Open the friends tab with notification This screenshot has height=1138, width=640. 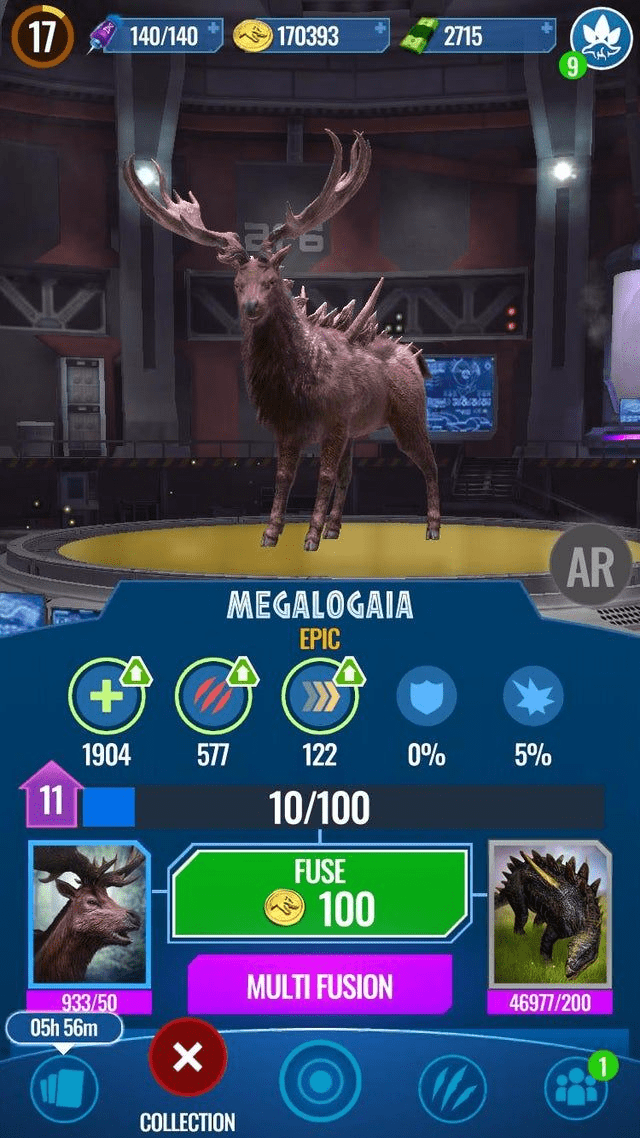pyautogui.click(x=576, y=1090)
